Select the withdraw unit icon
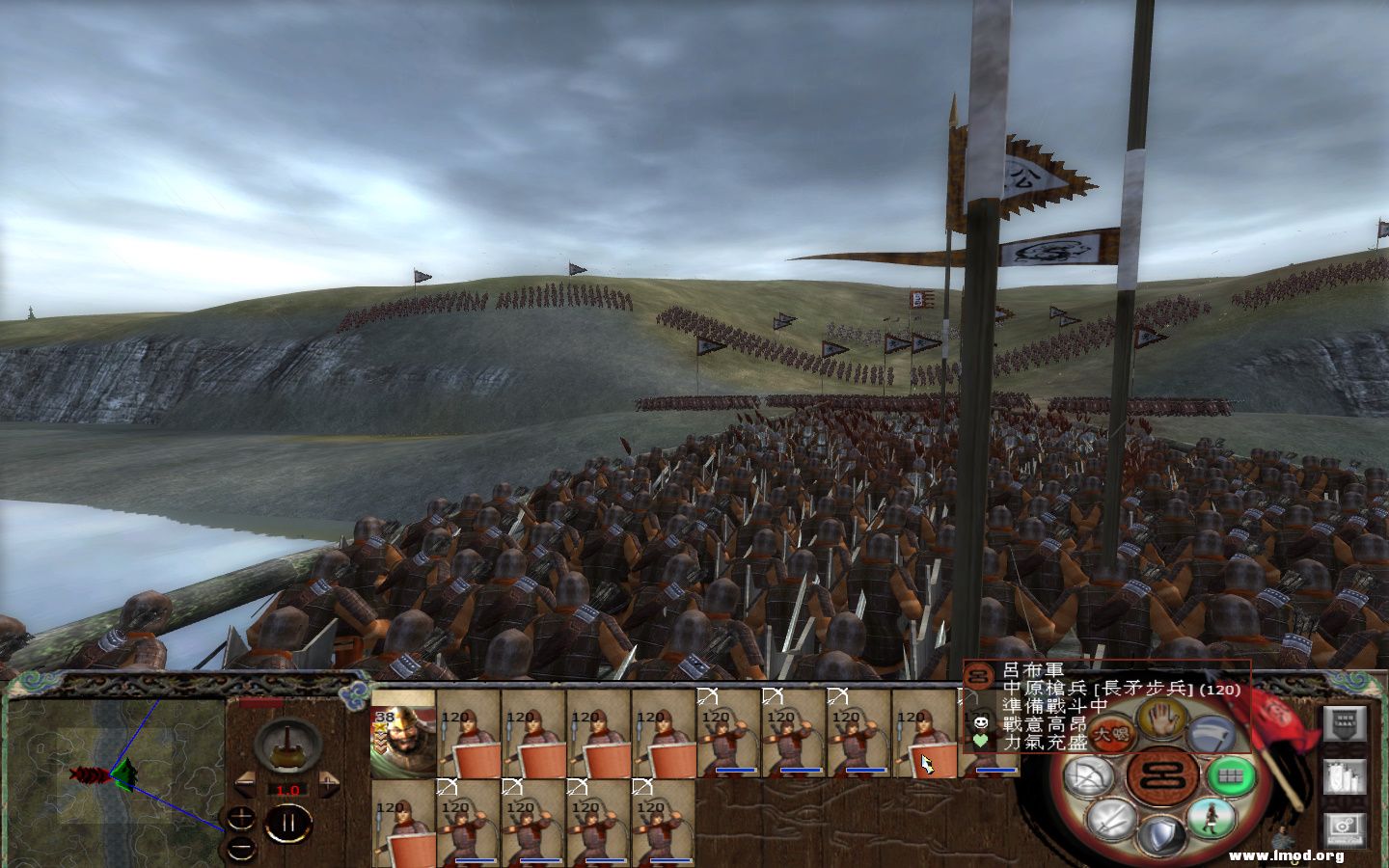 (1212, 733)
